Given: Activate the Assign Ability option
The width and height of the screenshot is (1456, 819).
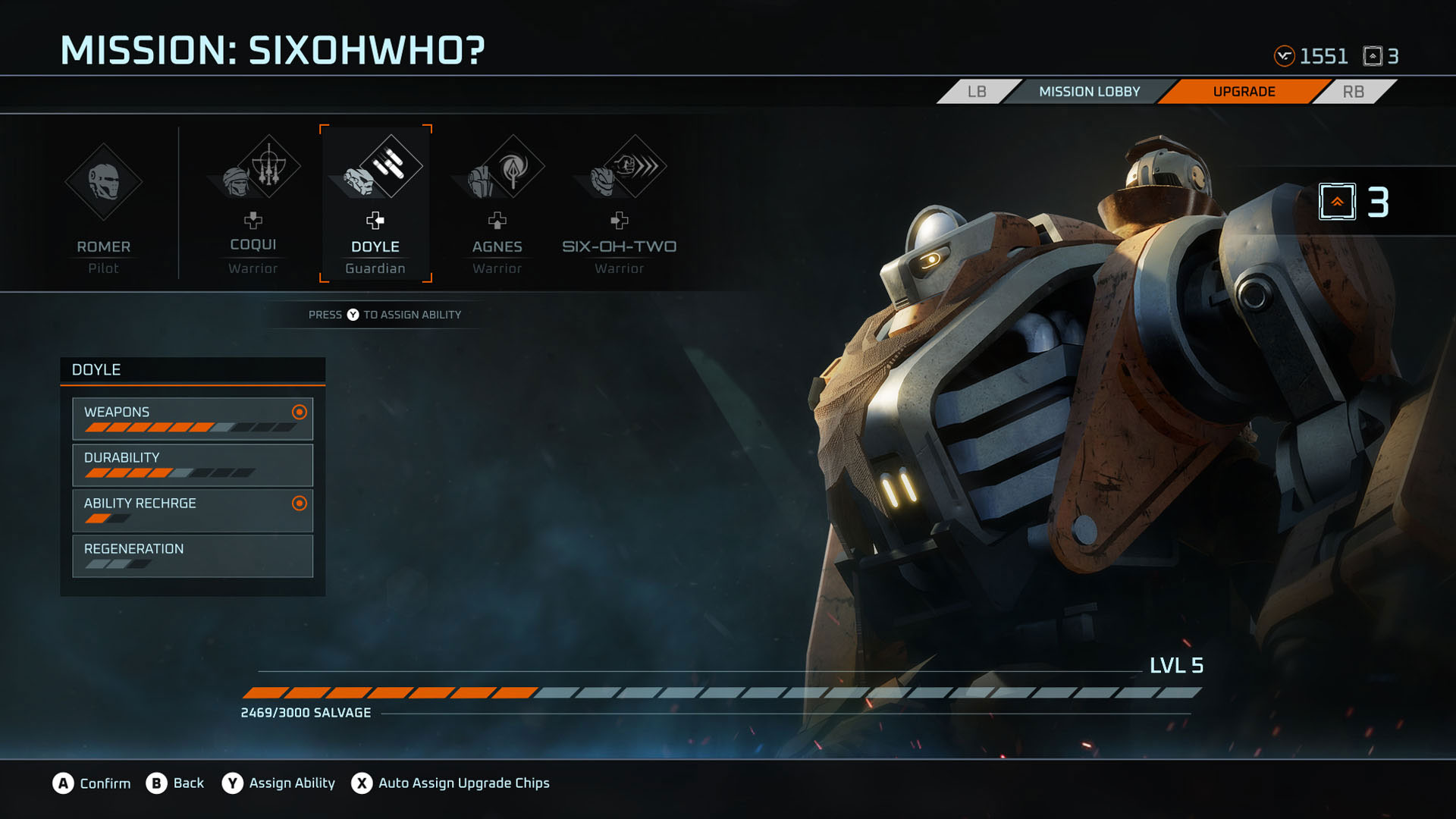Looking at the screenshot, I should [278, 783].
